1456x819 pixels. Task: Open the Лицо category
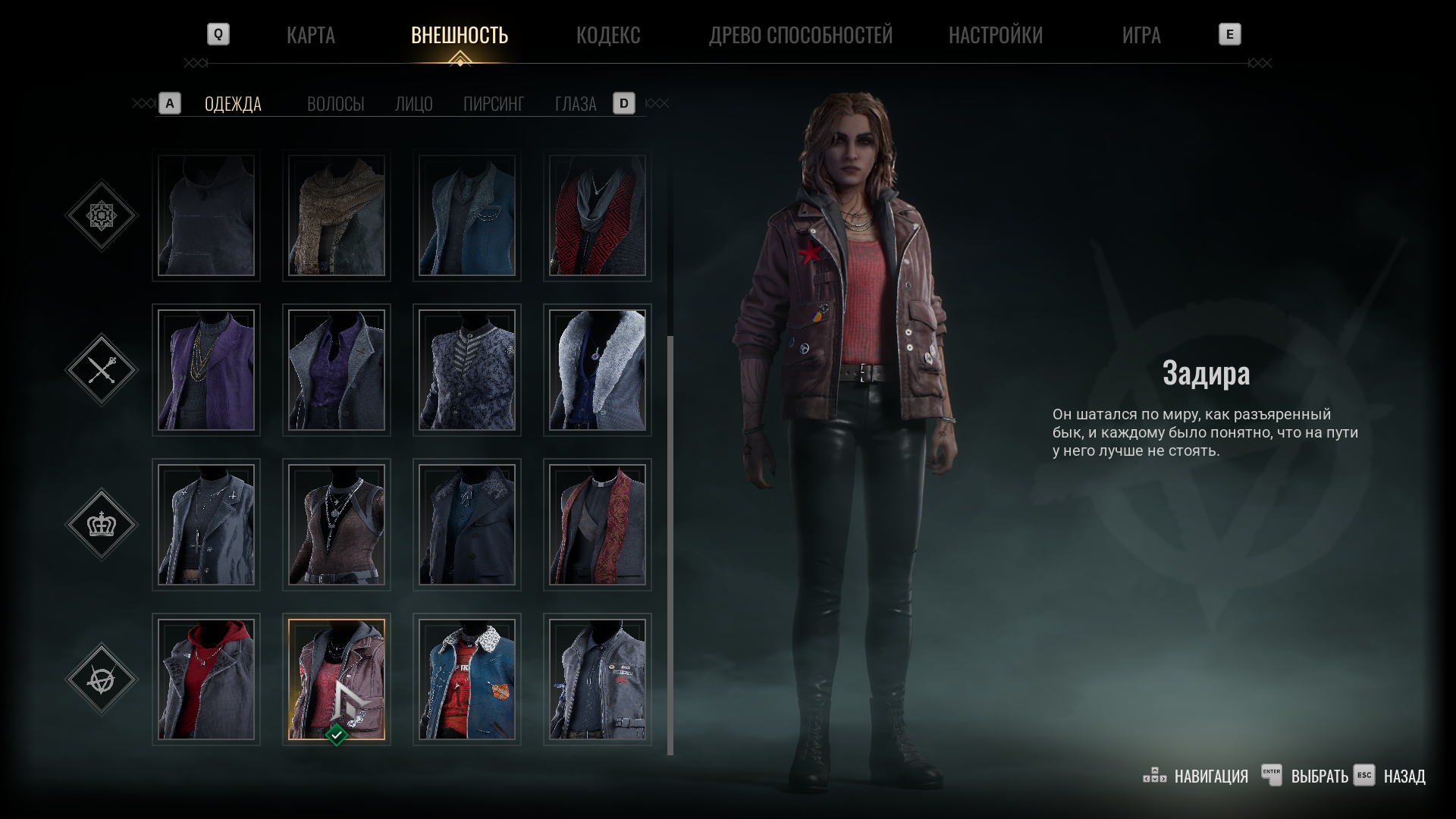413,104
